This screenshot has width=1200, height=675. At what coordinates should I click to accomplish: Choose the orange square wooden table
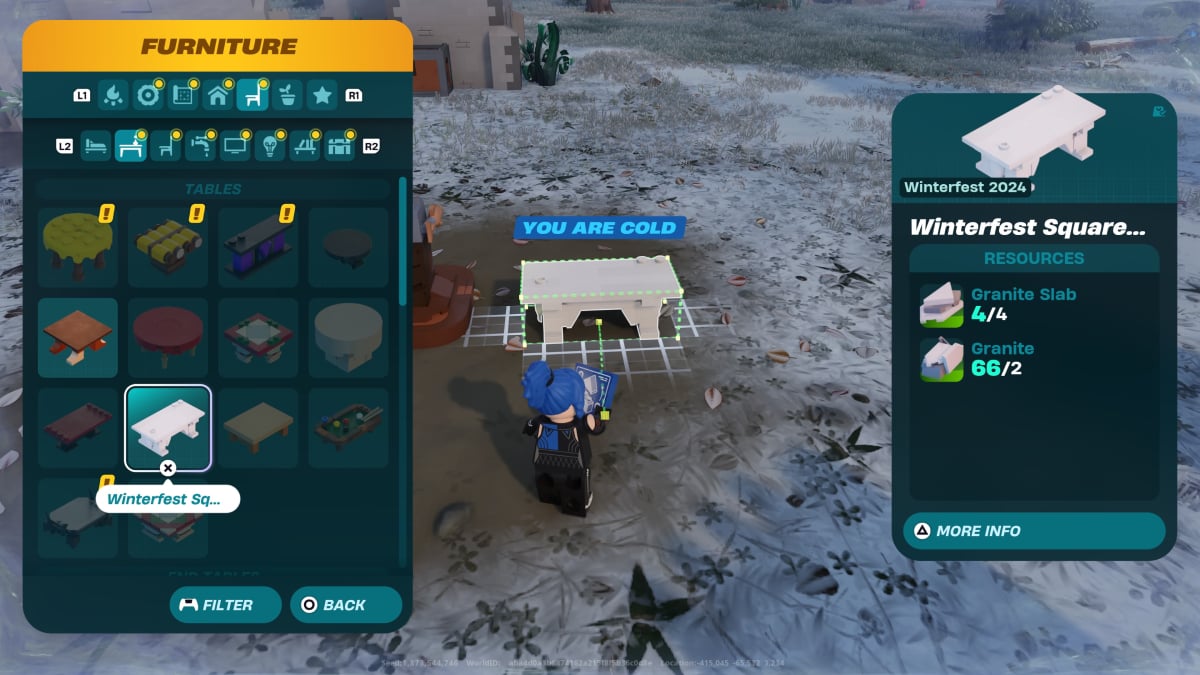coord(78,337)
